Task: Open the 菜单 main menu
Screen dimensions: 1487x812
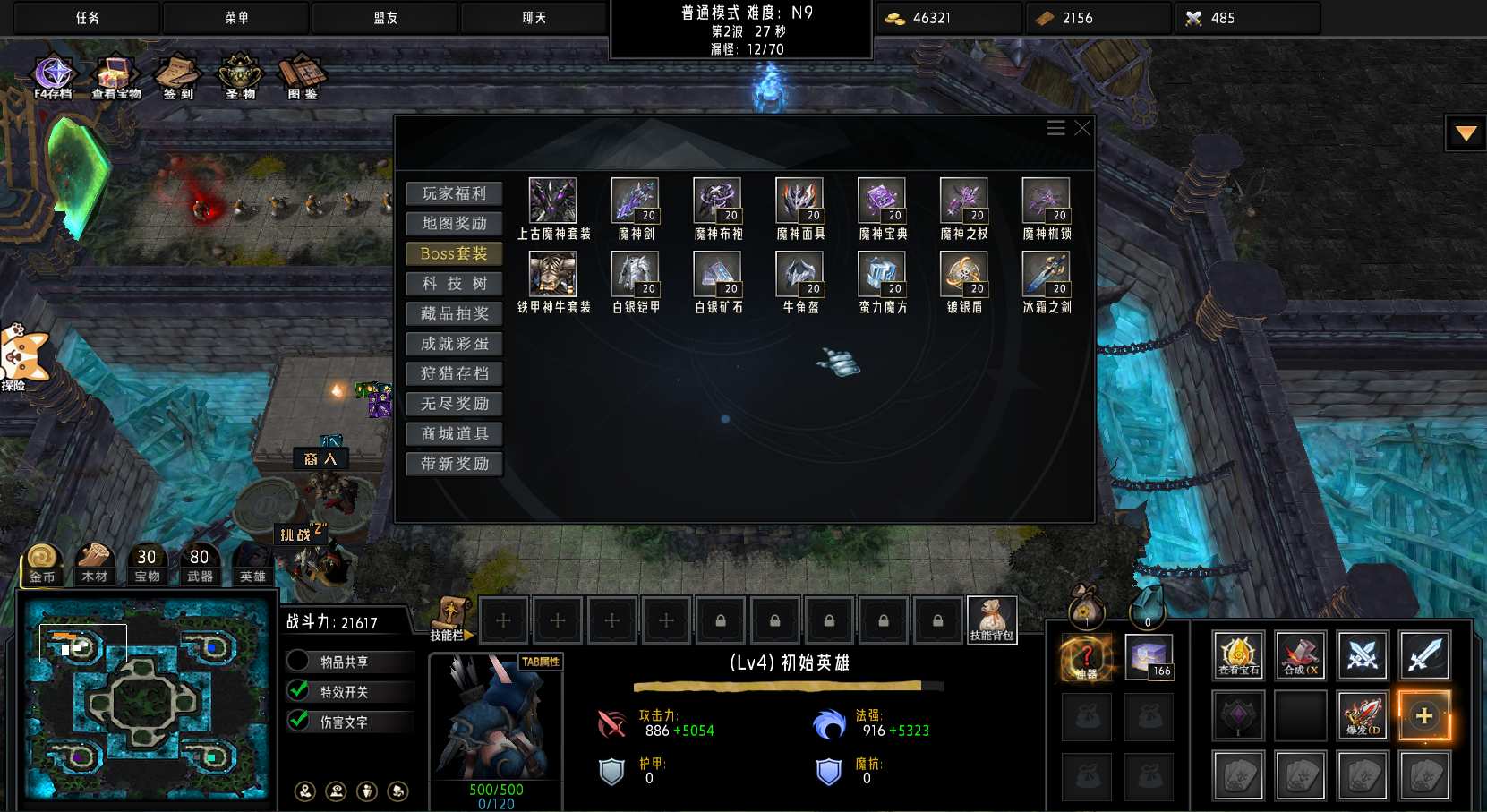Action: (x=236, y=18)
